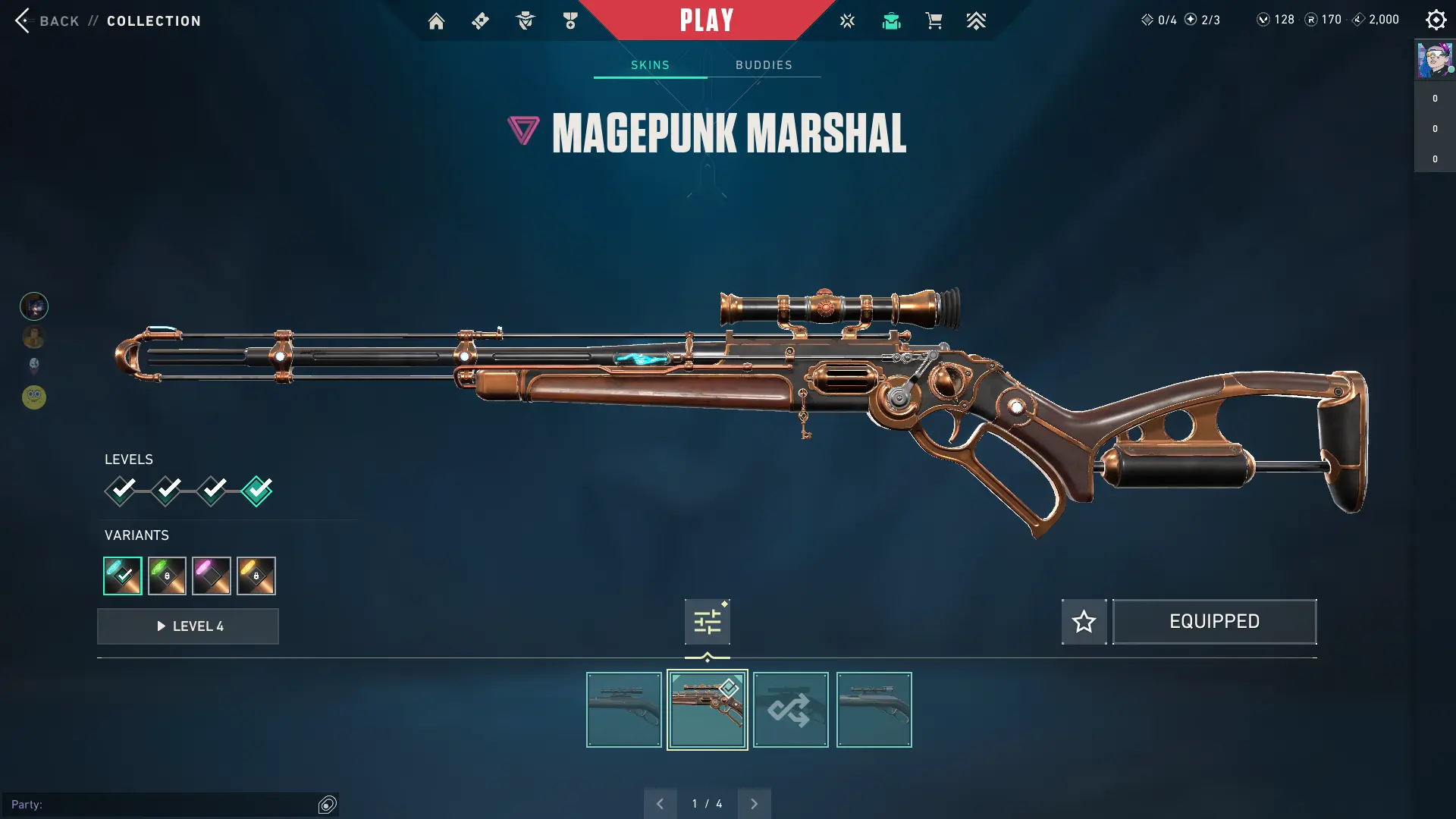
Task: Select the Skins tab
Action: click(650, 65)
